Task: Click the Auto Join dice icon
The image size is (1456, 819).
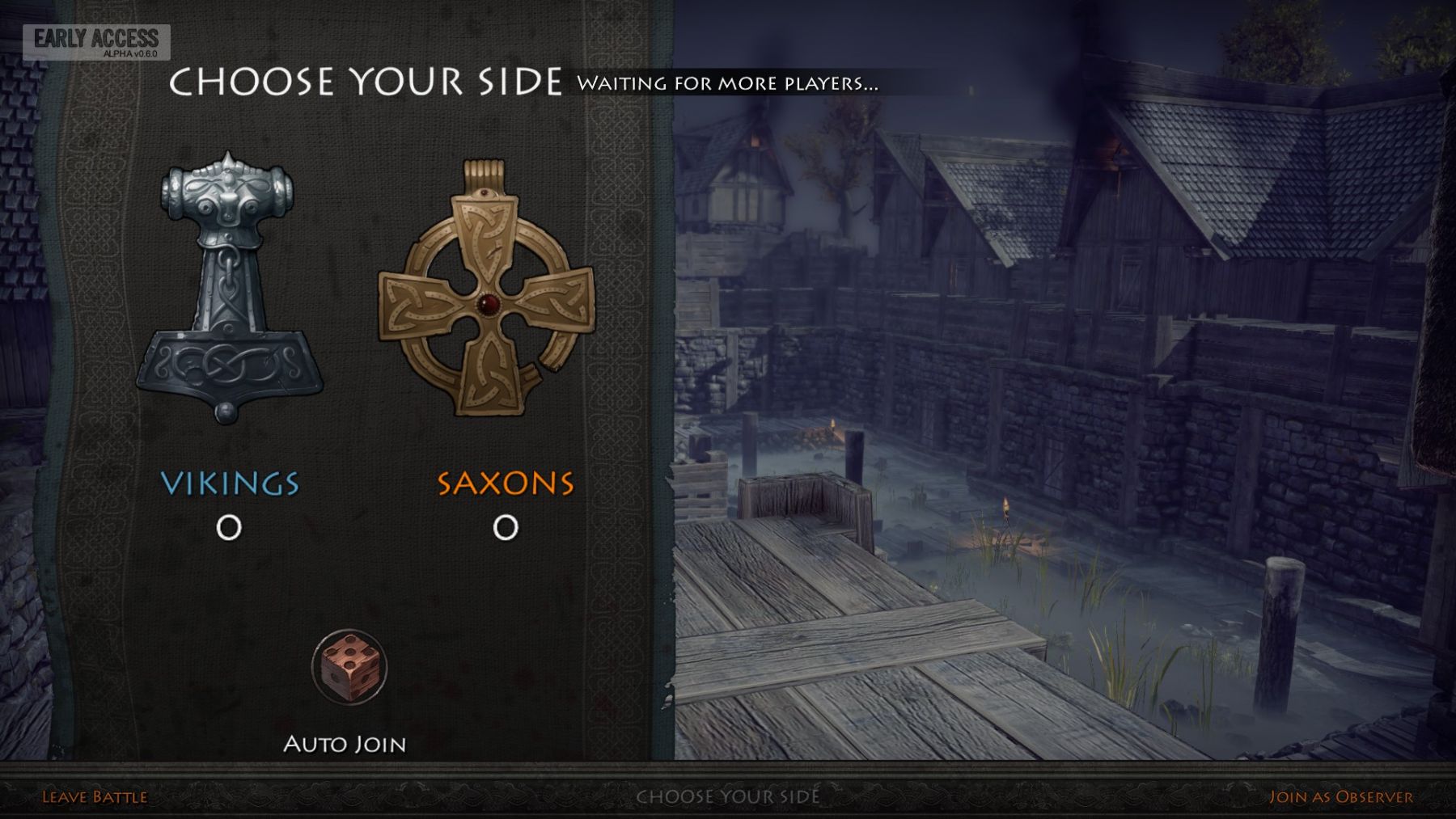Action: [349, 668]
